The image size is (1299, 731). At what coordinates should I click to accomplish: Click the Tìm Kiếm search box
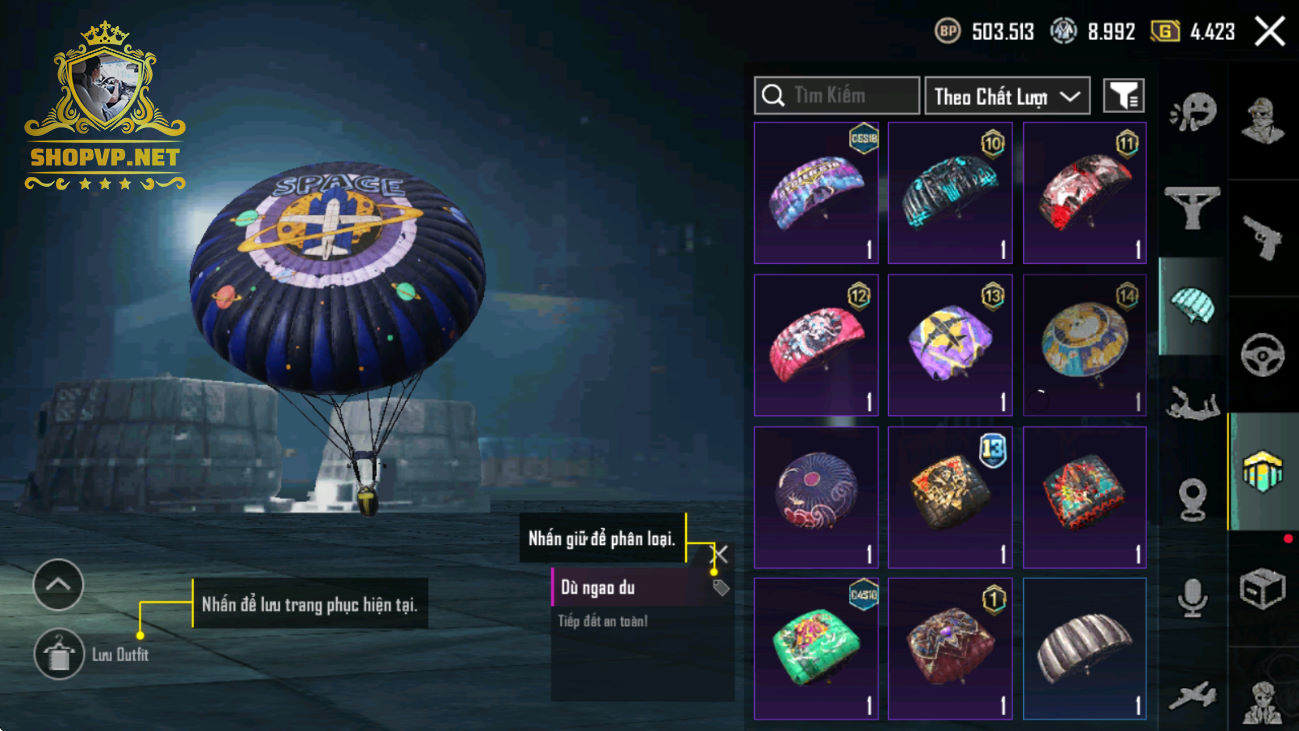point(837,96)
